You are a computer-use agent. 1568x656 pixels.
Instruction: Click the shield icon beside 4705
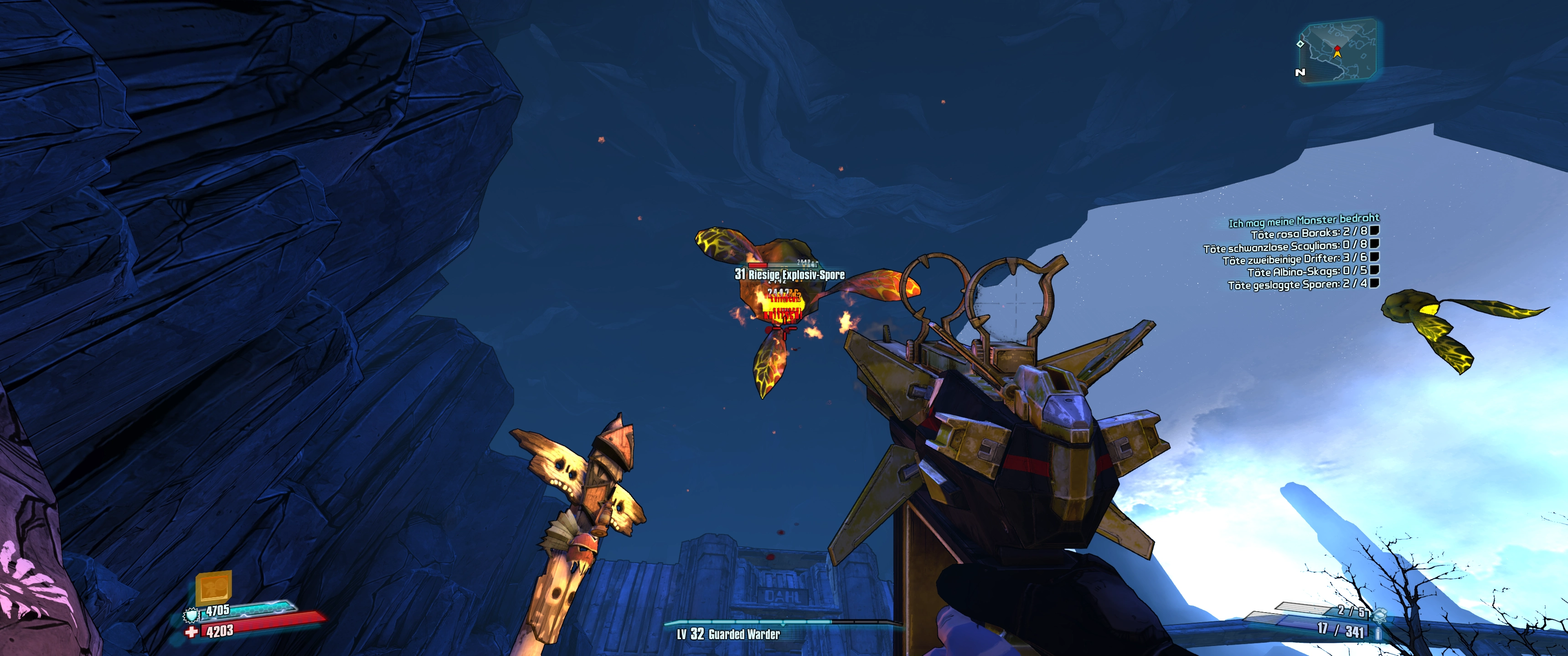(192, 615)
